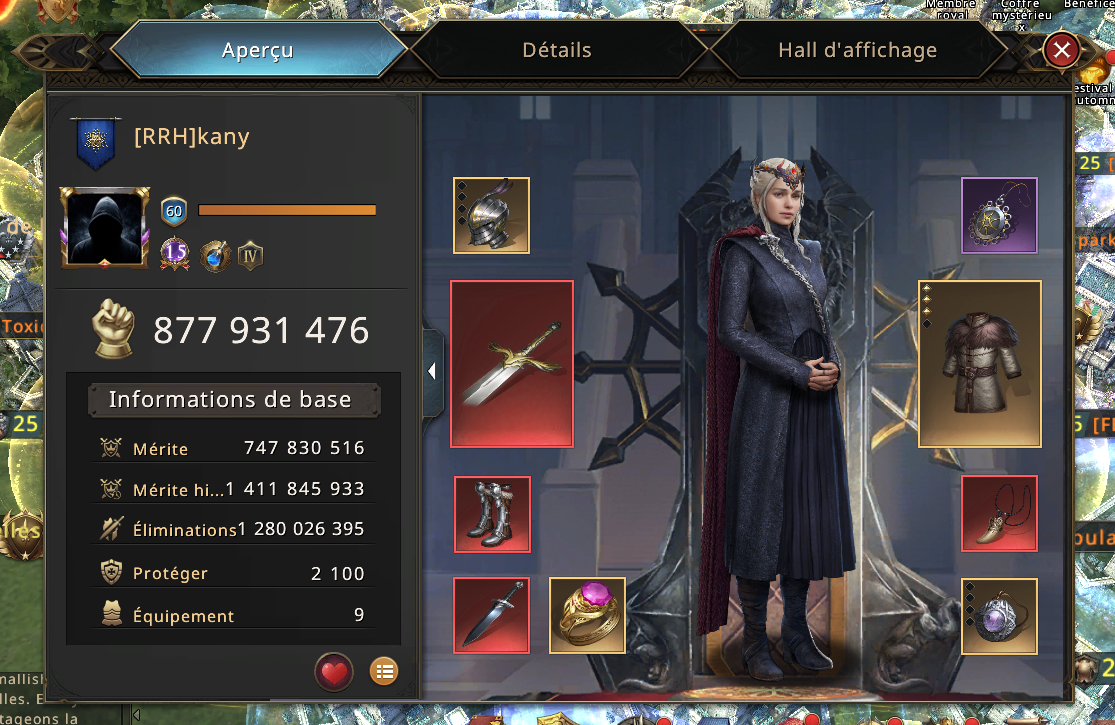Open the orange list button
The width and height of the screenshot is (1115, 725).
384,671
